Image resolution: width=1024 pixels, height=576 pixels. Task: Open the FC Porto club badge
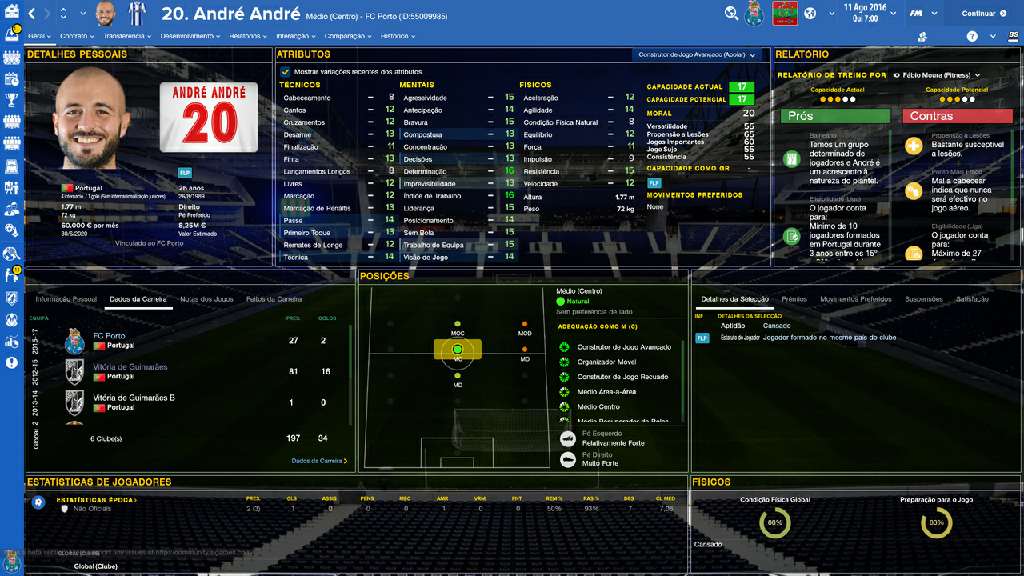(755, 13)
